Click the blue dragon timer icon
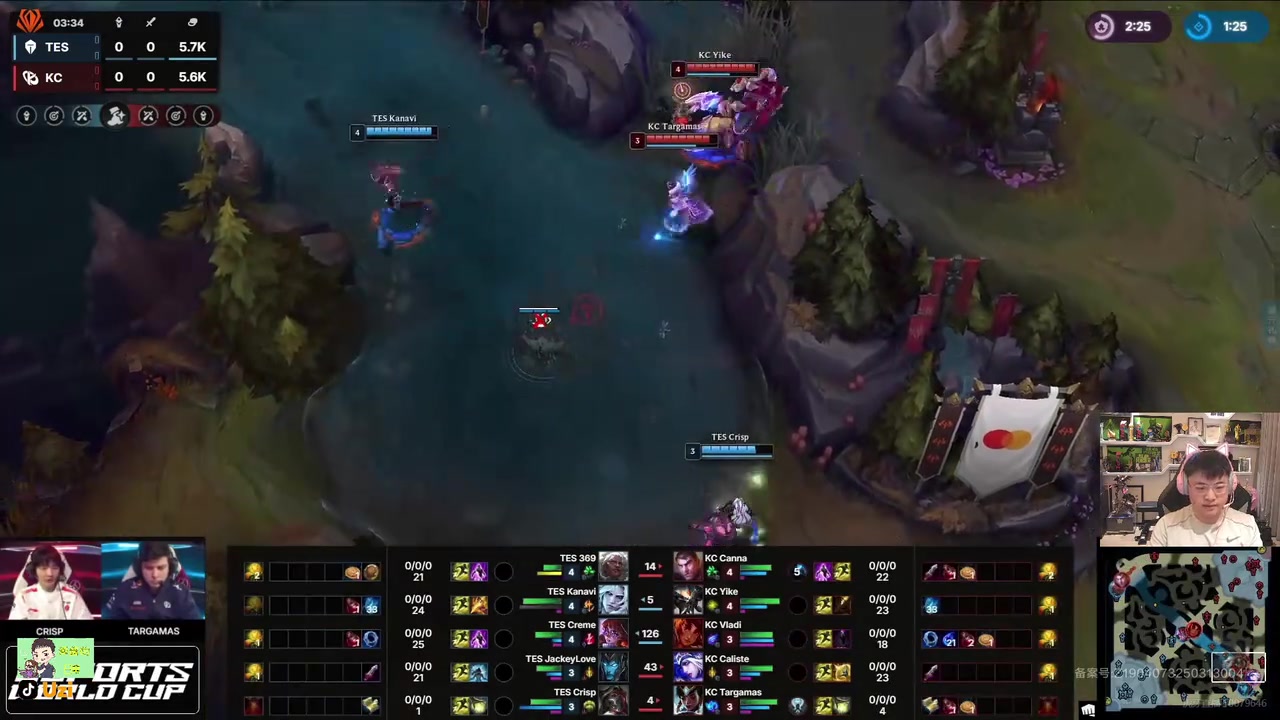1280x720 pixels. coord(1199,27)
